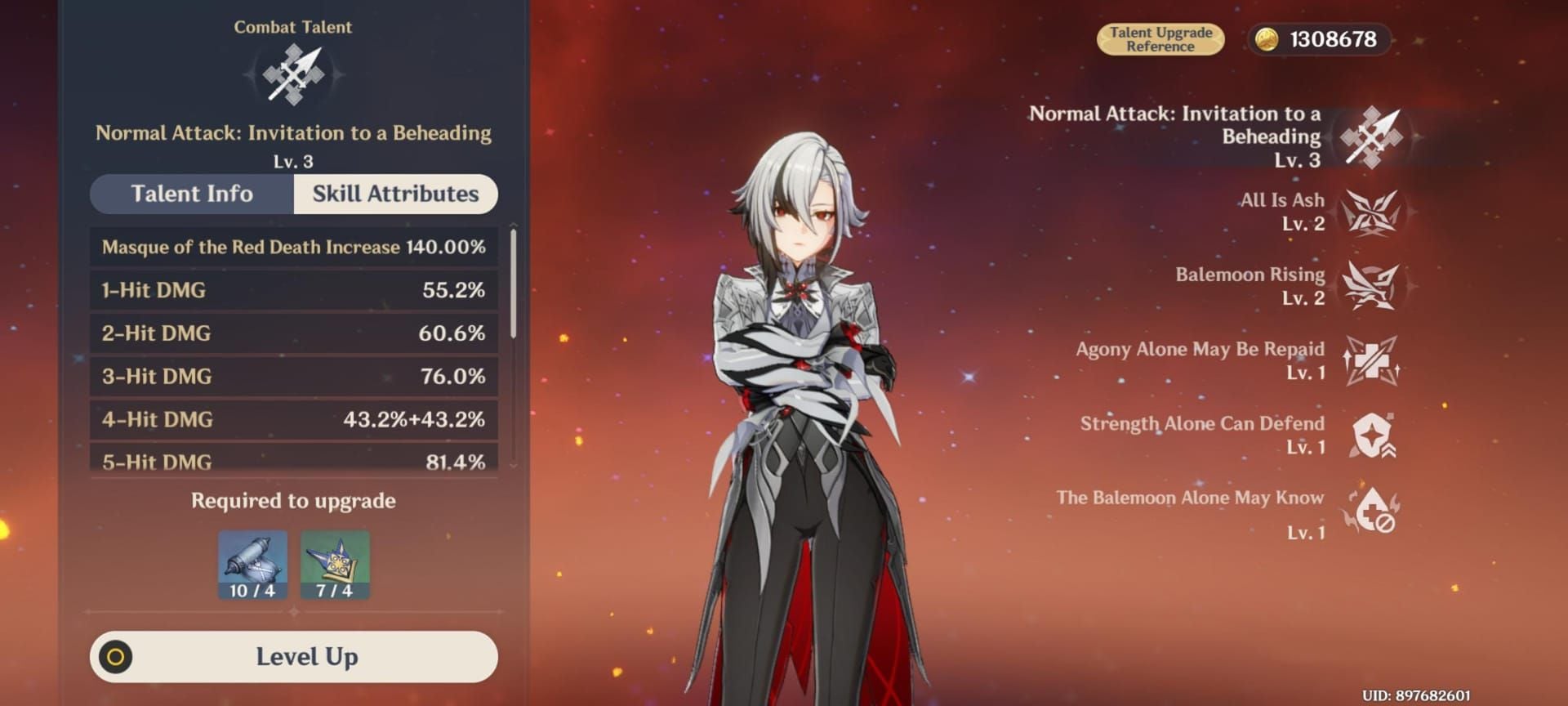Select Agony Alone May Be Repaid talent
Viewport: 1568px width, 706px height.
[x=1371, y=360]
